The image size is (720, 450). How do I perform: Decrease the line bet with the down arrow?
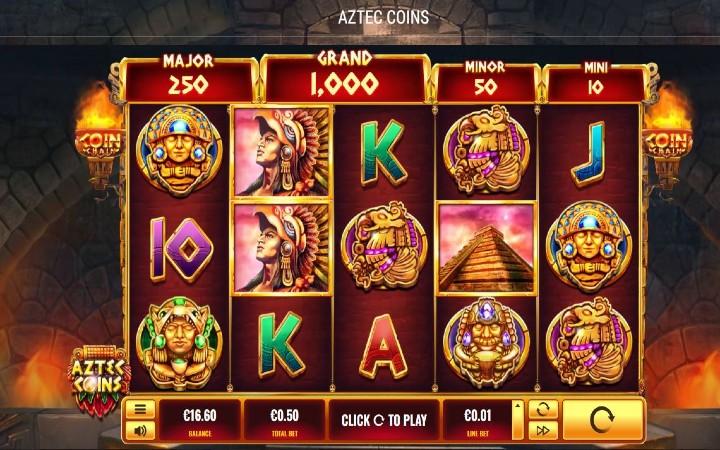click(517, 432)
